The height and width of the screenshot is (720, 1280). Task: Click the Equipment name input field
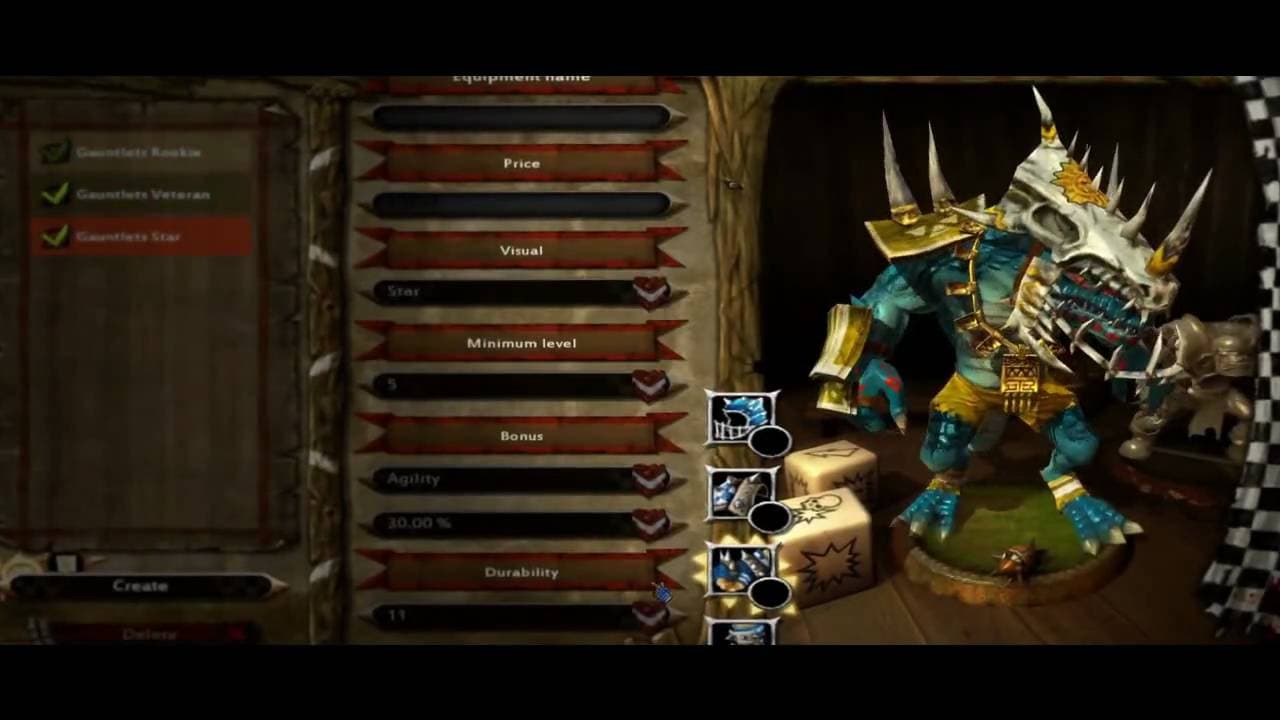point(520,115)
